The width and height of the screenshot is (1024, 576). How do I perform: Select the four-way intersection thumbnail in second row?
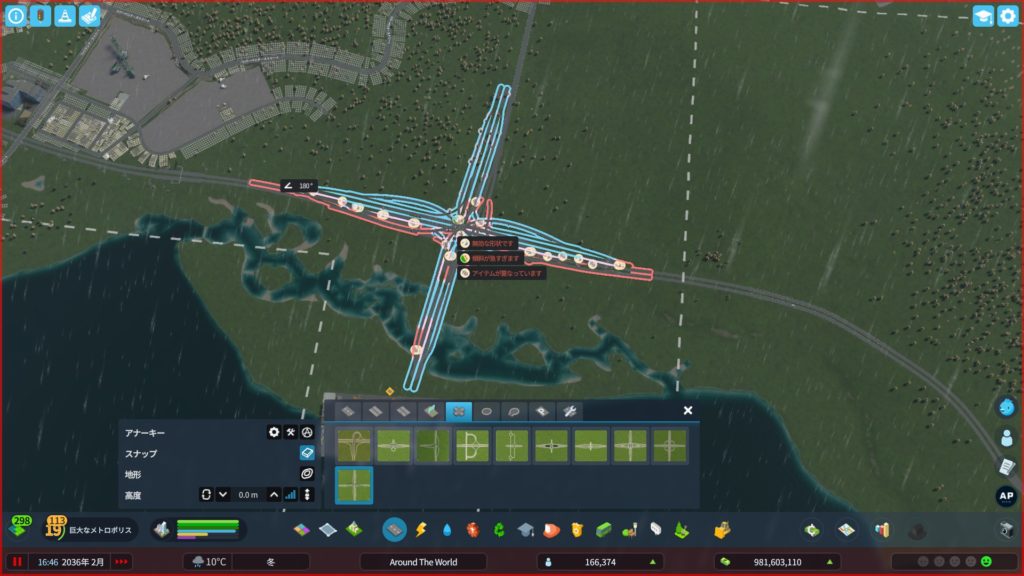(x=354, y=486)
